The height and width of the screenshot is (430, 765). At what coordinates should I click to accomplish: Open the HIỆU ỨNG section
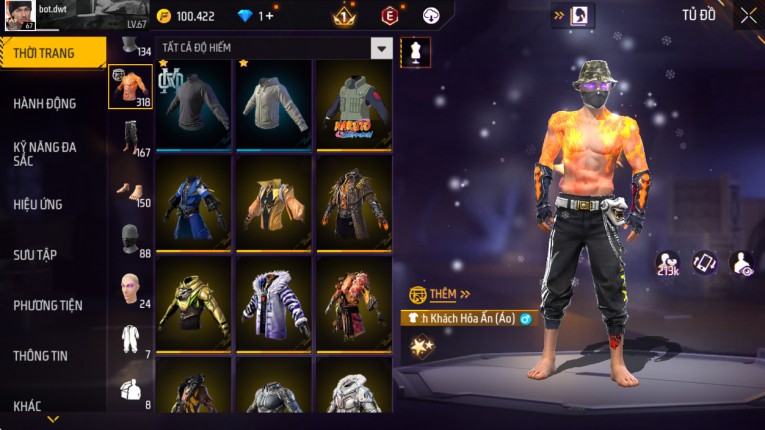click(x=38, y=204)
